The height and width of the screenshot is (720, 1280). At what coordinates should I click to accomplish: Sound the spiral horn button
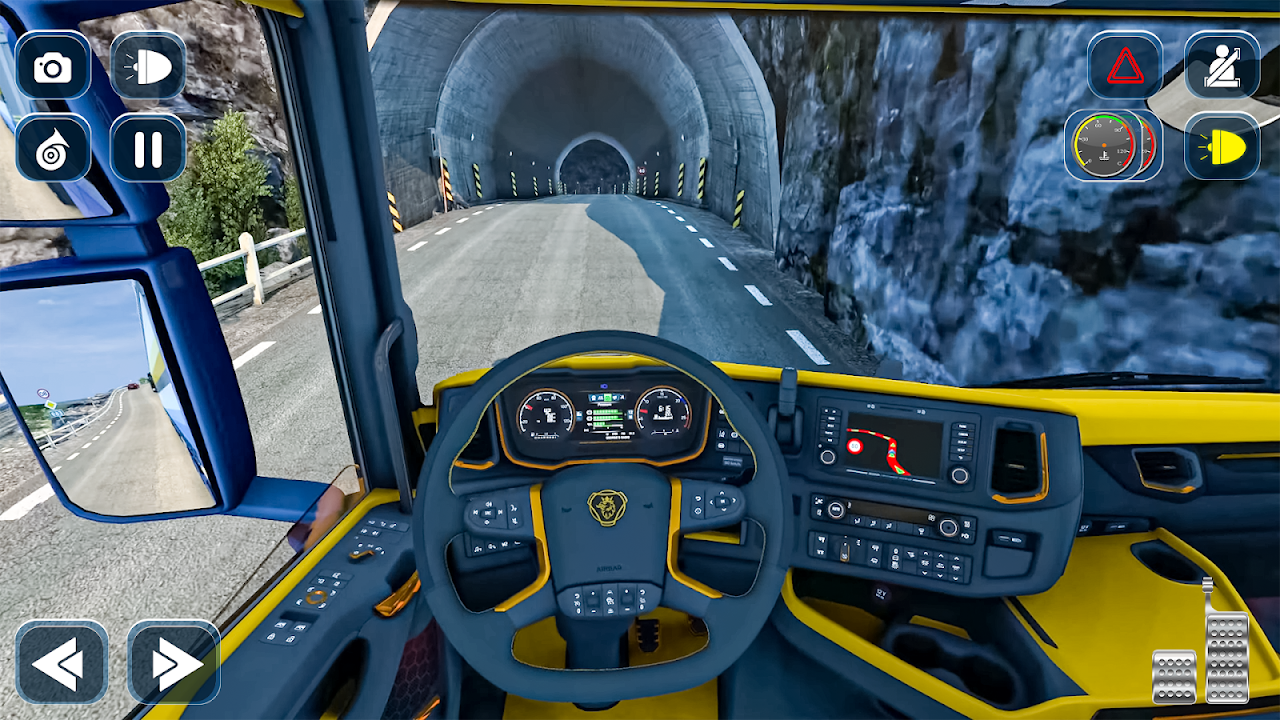click(53, 148)
